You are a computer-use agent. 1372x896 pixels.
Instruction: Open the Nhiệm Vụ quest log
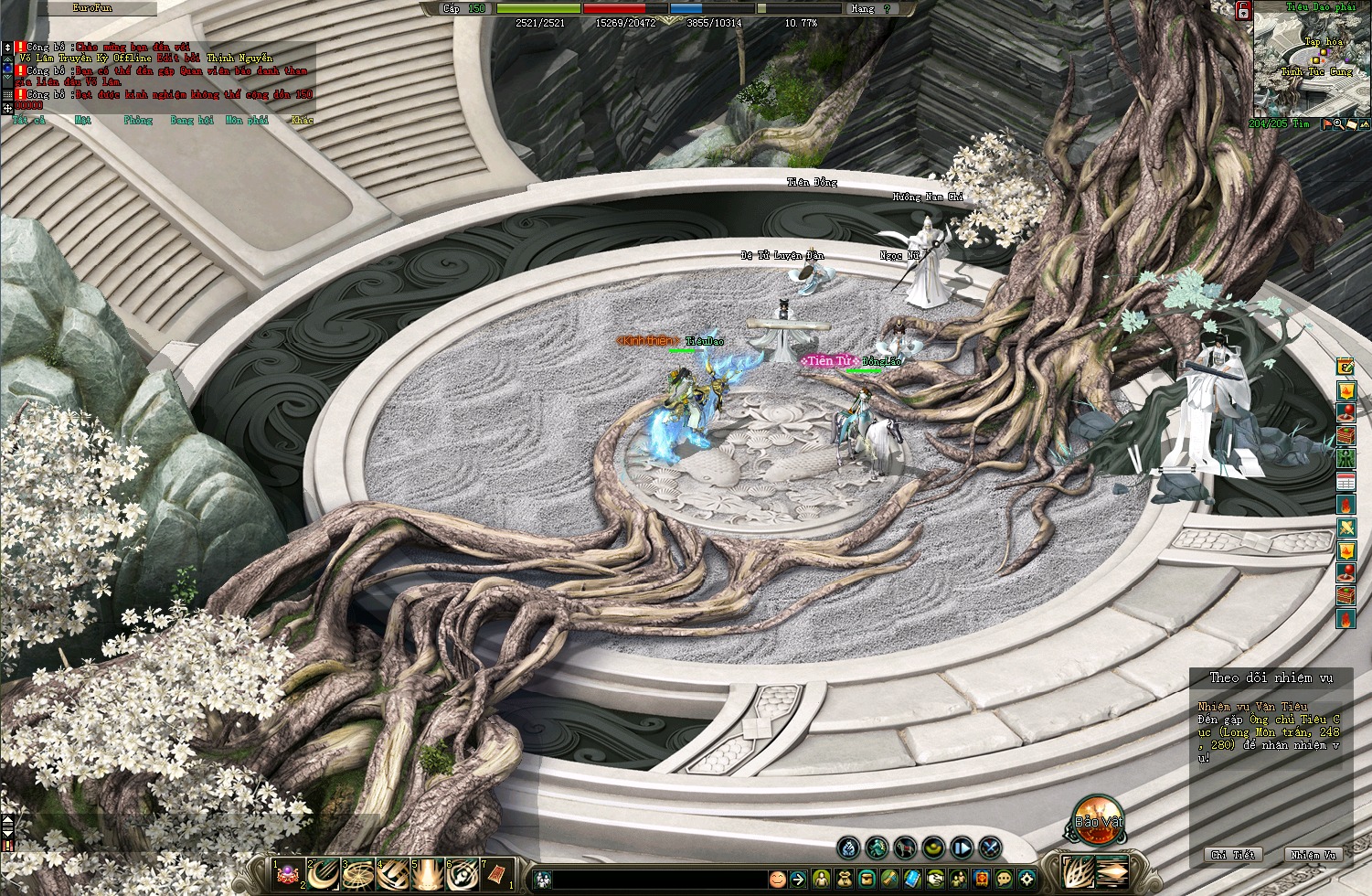(x=1314, y=855)
